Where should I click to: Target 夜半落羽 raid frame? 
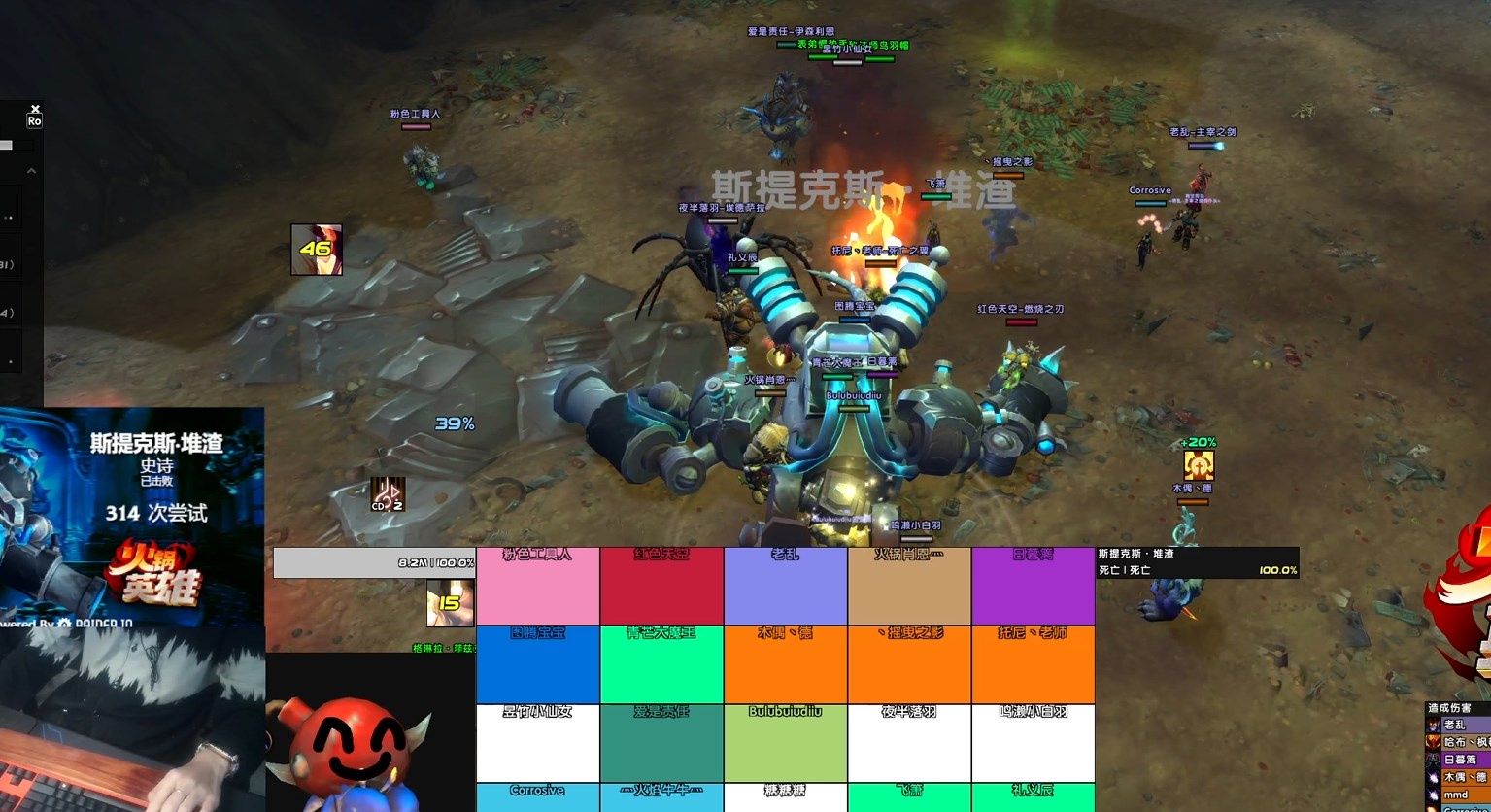tap(909, 743)
